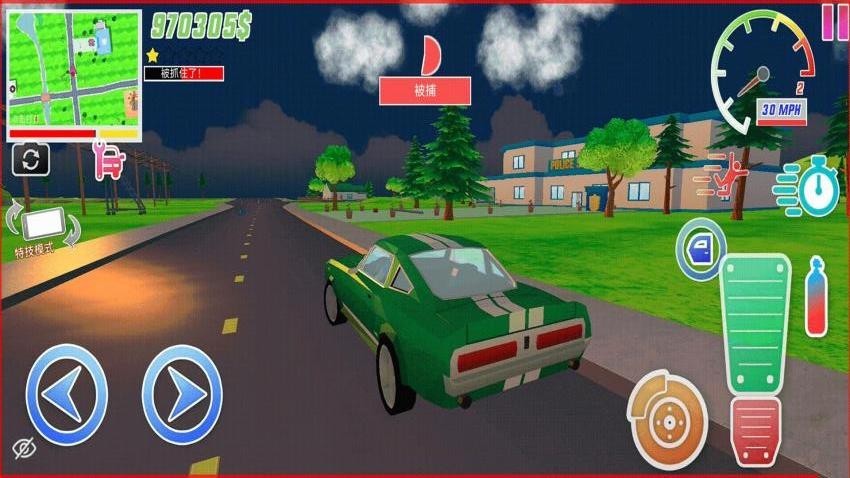The width and height of the screenshot is (850, 478).
Task: Tap the green gas pedal
Action: pyautogui.click(x=755, y=325)
